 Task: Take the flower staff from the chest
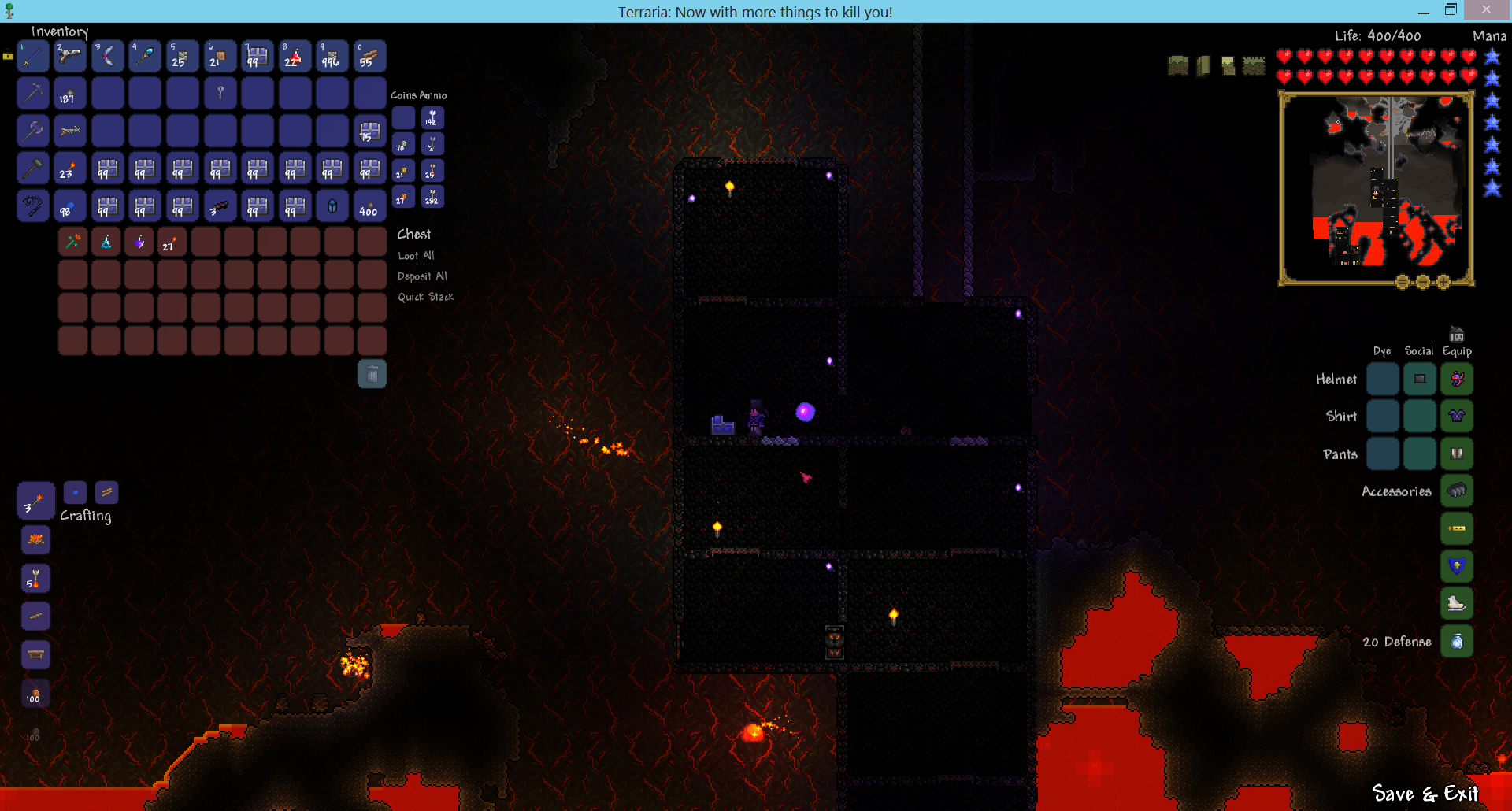[x=72, y=243]
